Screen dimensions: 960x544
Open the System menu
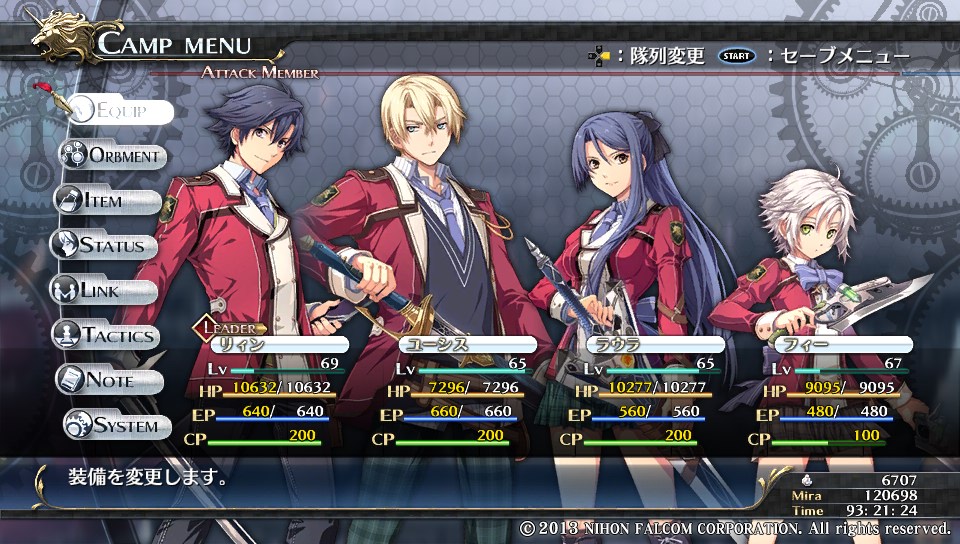click(x=113, y=426)
